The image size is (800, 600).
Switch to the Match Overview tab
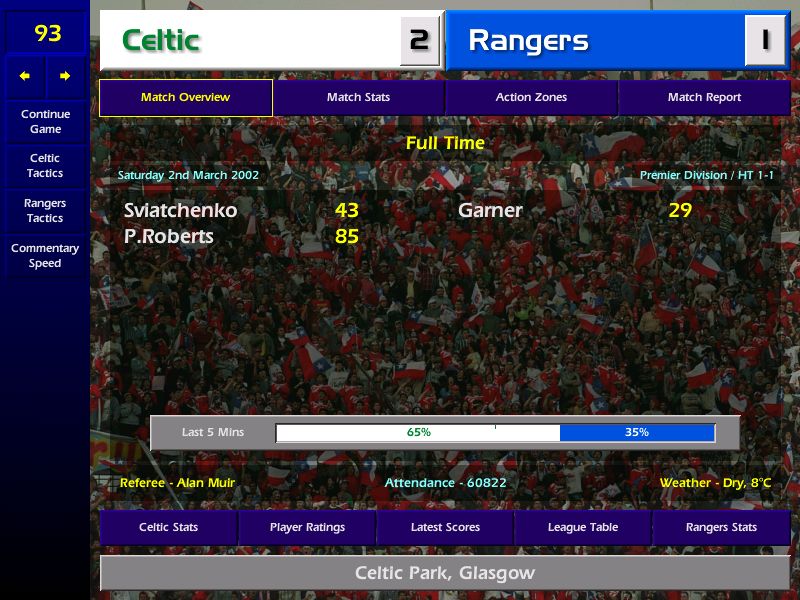pyautogui.click(x=185, y=98)
